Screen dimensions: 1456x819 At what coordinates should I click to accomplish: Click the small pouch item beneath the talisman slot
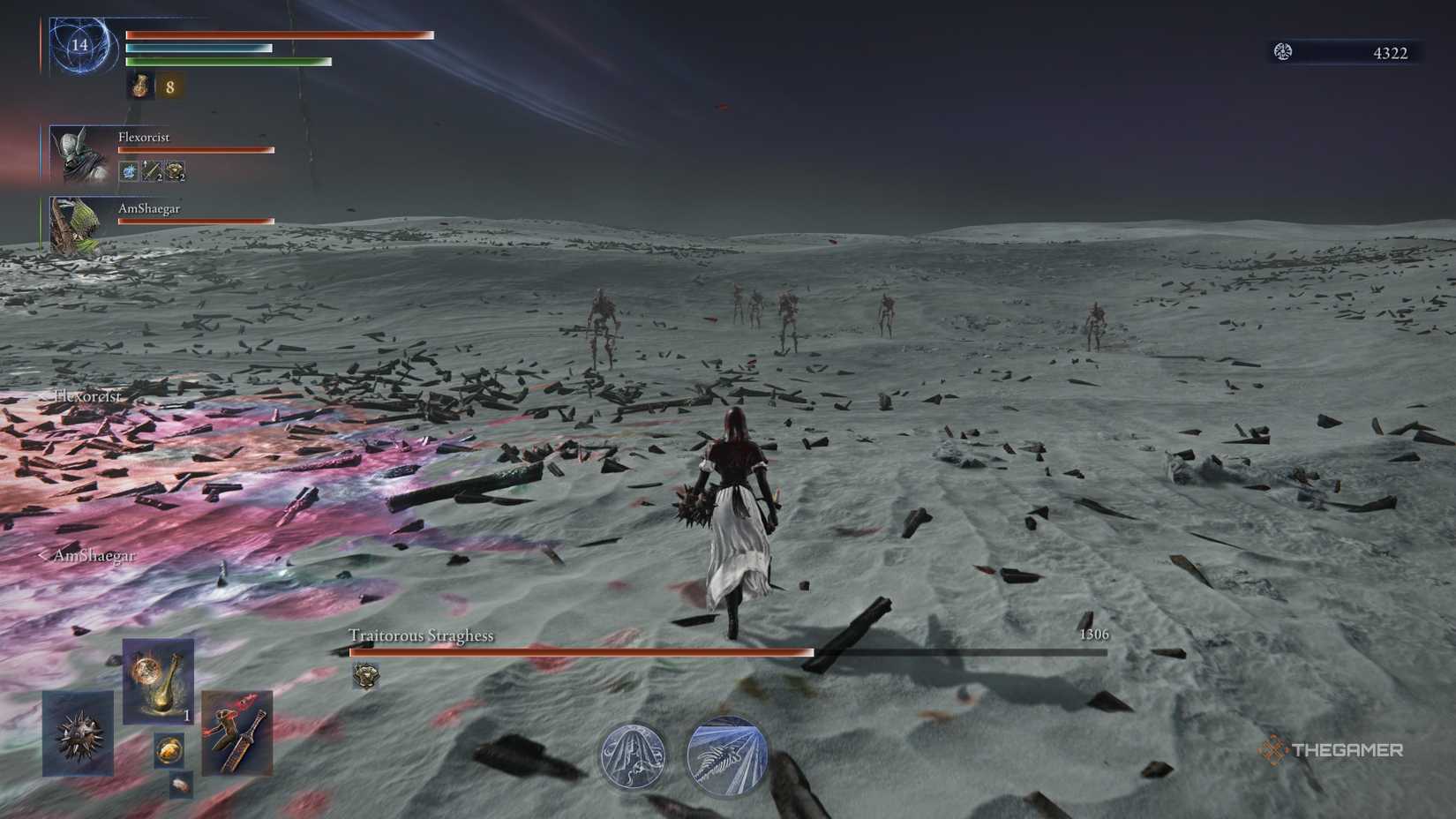click(180, 785)
